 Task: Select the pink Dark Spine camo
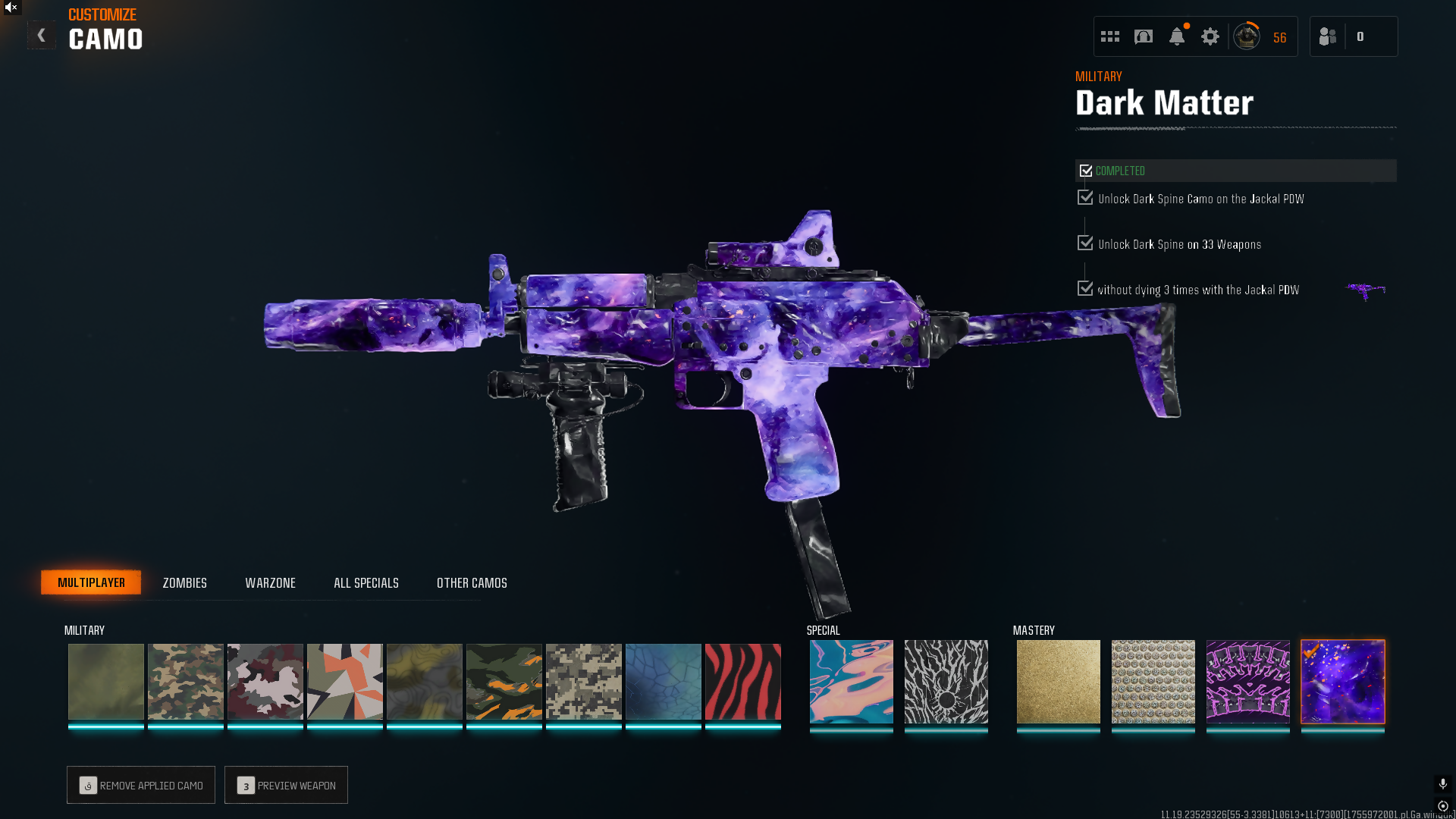point(1247,681)
